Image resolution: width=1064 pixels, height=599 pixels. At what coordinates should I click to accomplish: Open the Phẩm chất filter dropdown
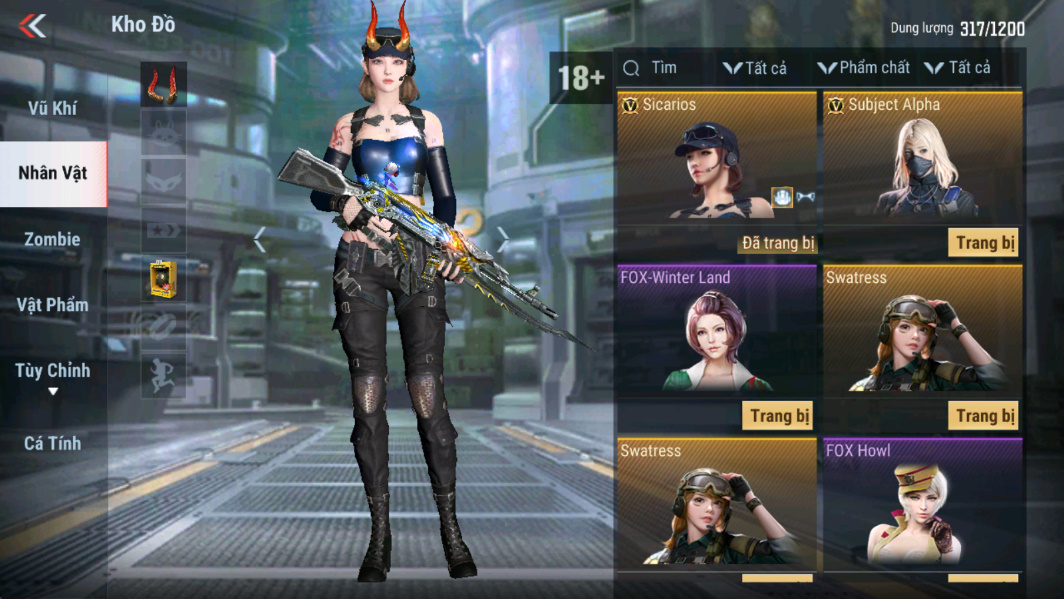coord(864,68)
